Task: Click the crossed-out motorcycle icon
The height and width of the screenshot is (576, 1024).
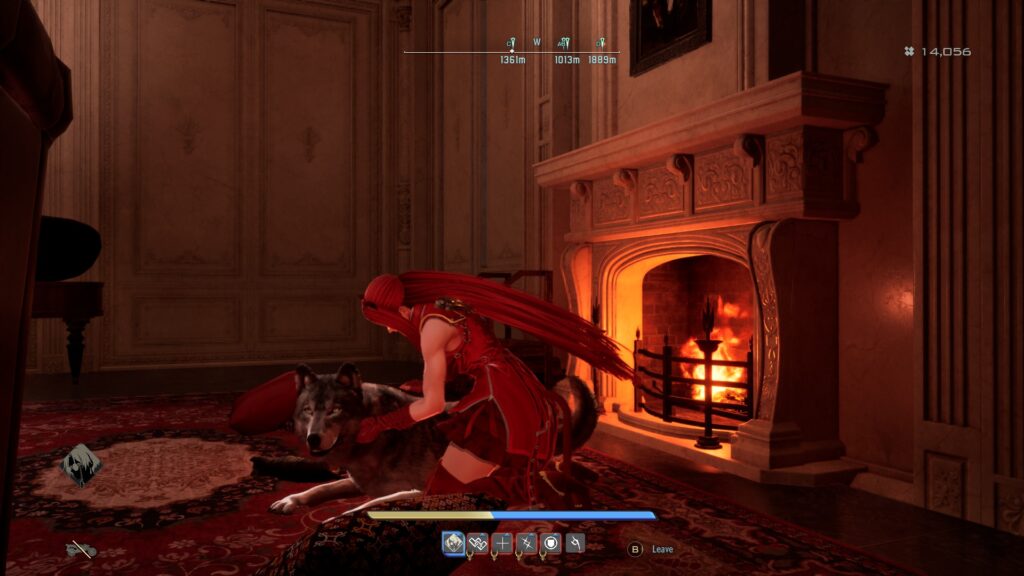Action: tap(81, 549)
